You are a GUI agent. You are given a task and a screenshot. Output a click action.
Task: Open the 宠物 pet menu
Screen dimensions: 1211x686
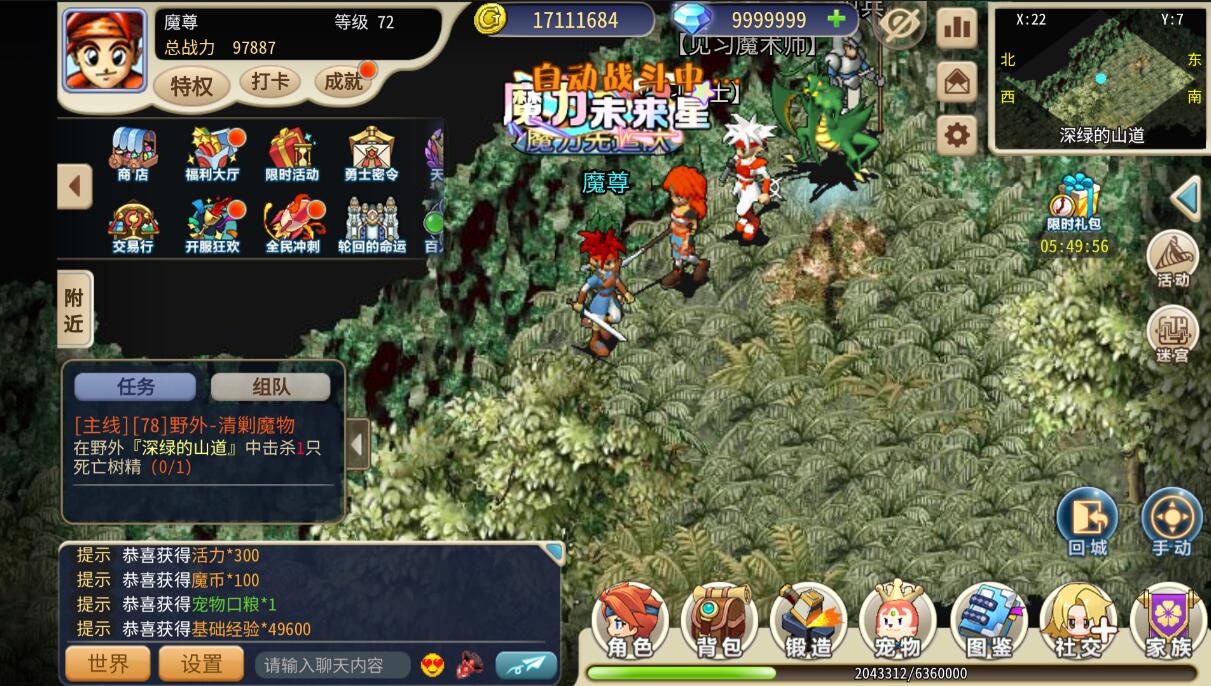897,620
